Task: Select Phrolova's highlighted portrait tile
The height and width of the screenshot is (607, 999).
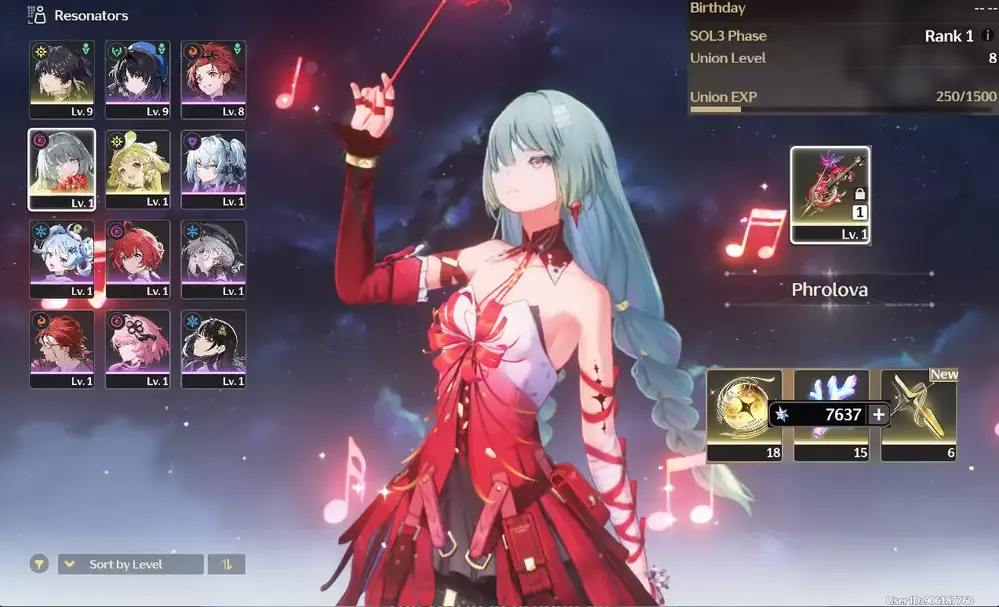Action: click(x=62, y=169)
